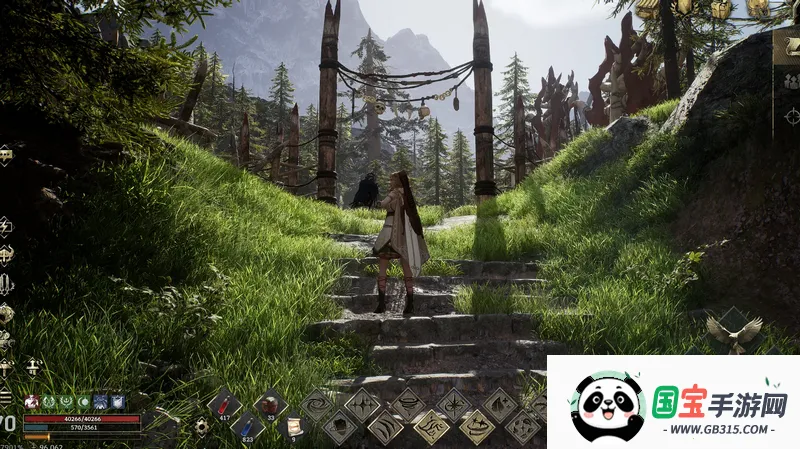Click the lightning bolt side menu icon
Image resolution: width=800 pixels, height=449 pixels.
(6, 226)
